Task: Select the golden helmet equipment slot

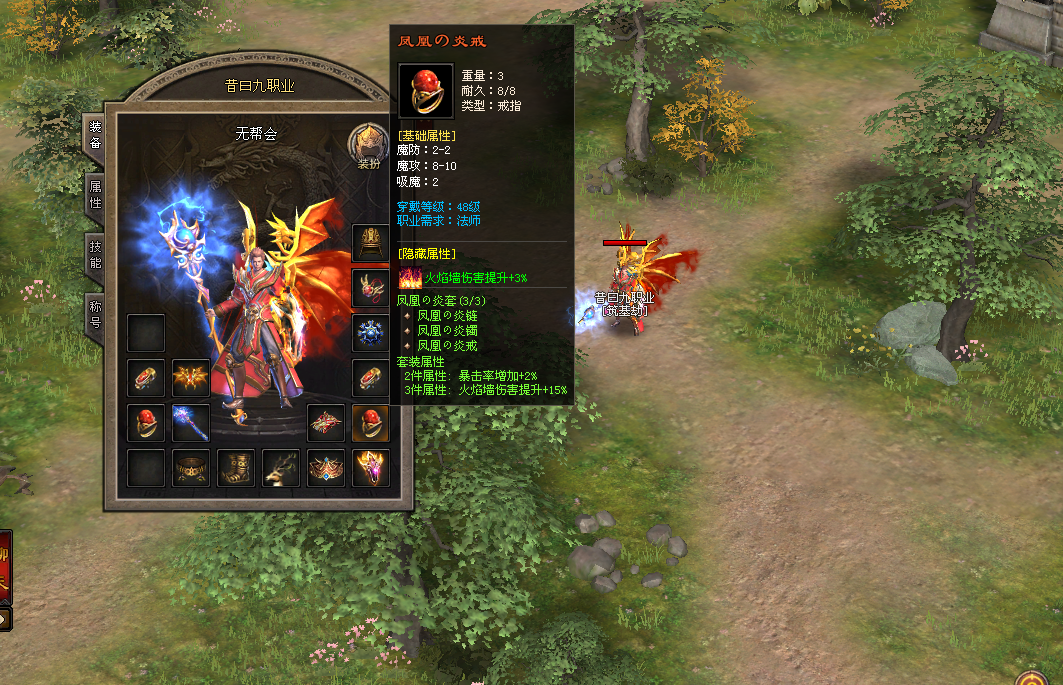Action: pyautogui.click(x=371, y=243)
